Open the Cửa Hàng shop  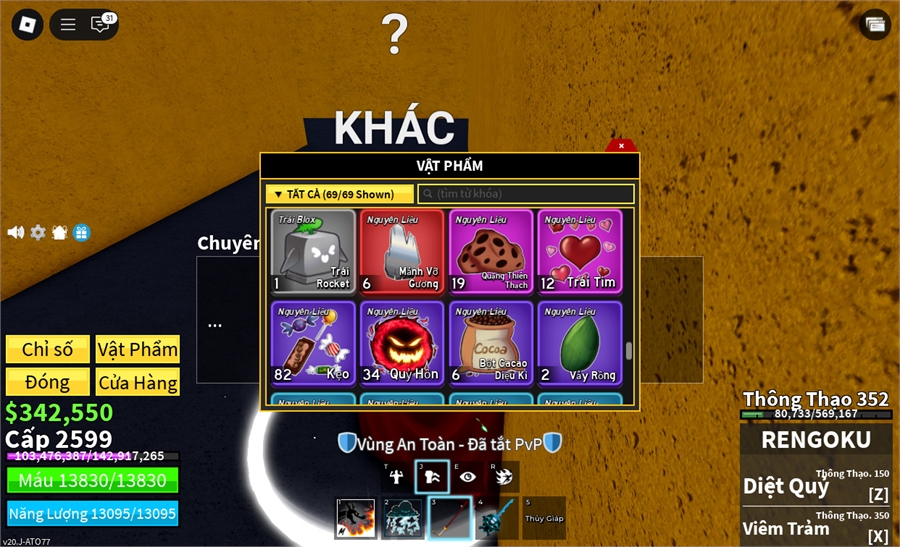[x=138, y=382]
